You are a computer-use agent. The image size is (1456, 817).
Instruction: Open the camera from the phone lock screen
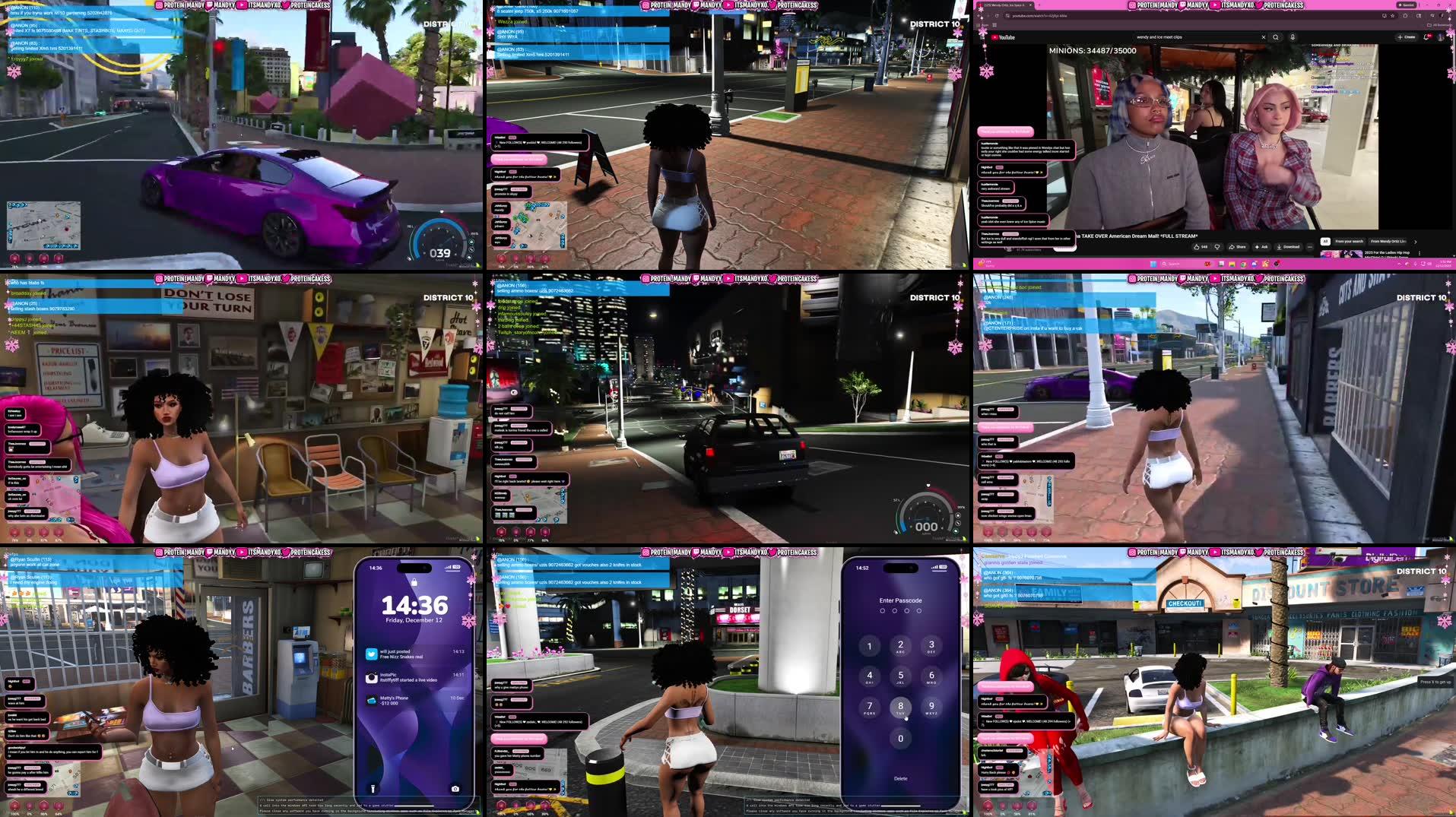click(455, 789)
